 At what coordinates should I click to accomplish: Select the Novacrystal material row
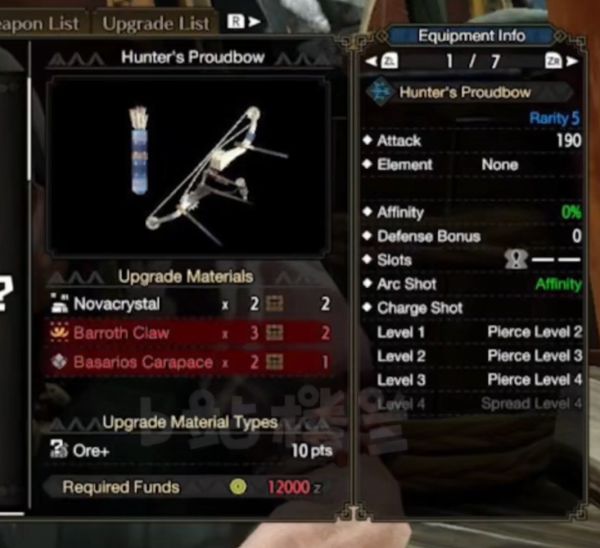pos(189,304)
